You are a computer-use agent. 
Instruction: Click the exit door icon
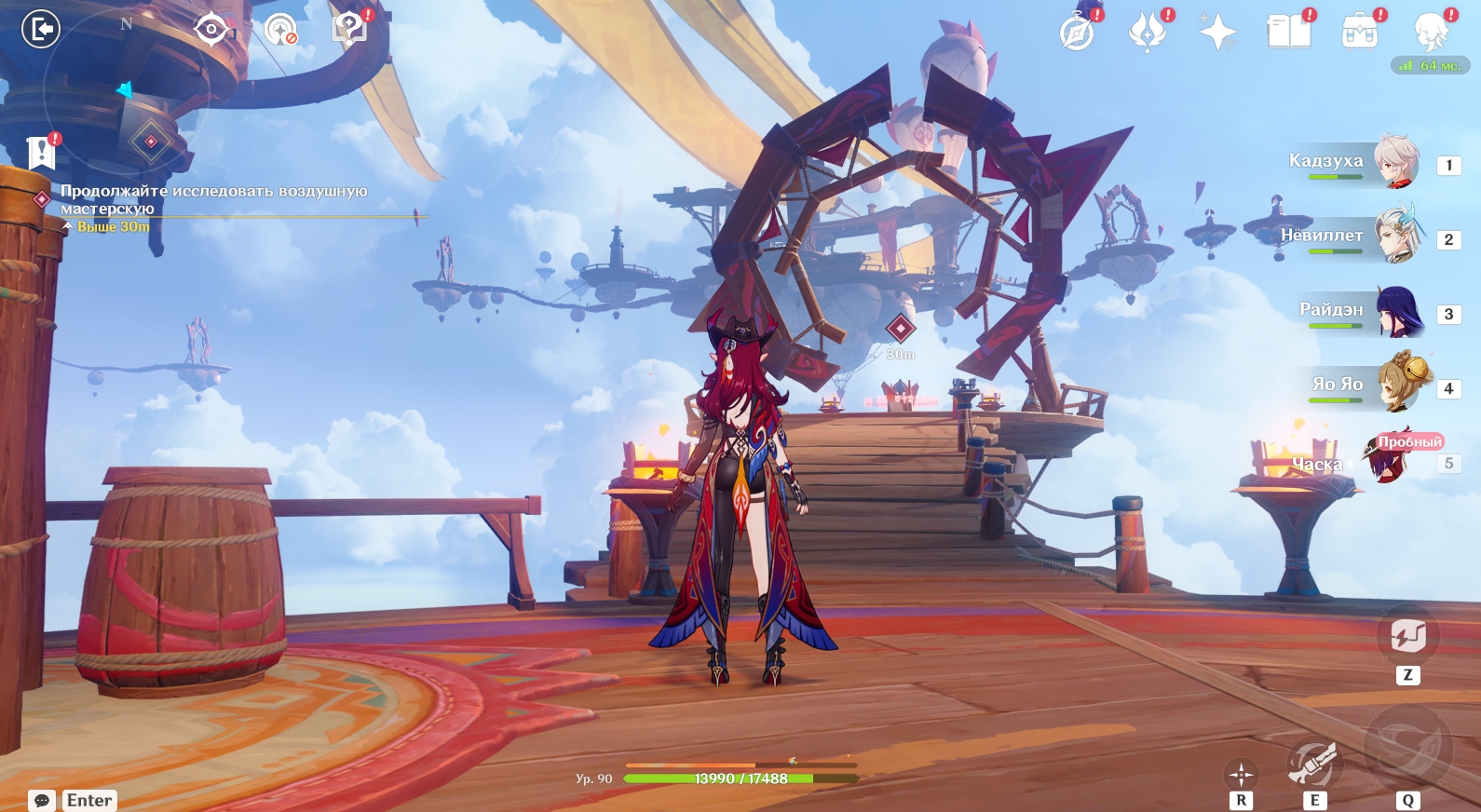coord(41,29)
